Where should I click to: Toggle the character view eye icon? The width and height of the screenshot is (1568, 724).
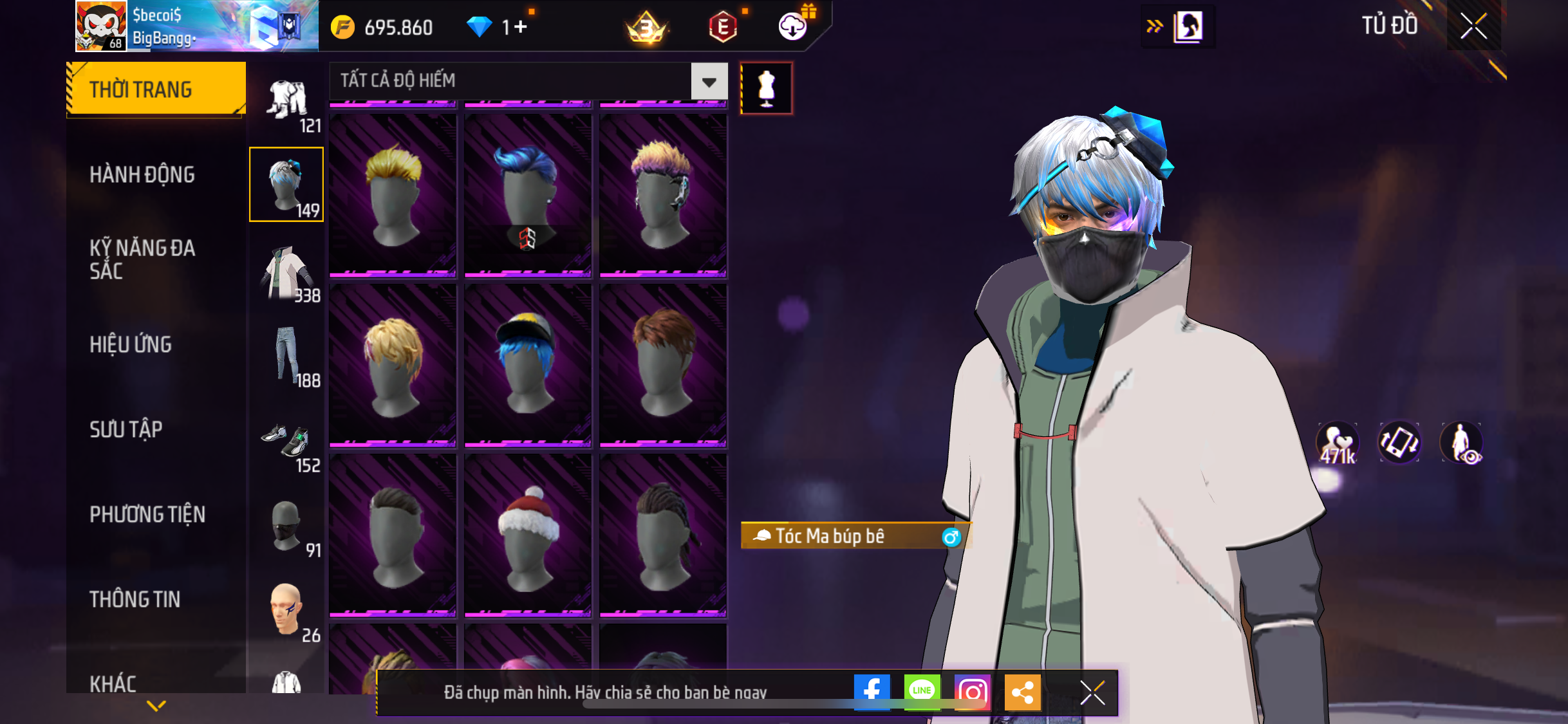click(1461, 443)
